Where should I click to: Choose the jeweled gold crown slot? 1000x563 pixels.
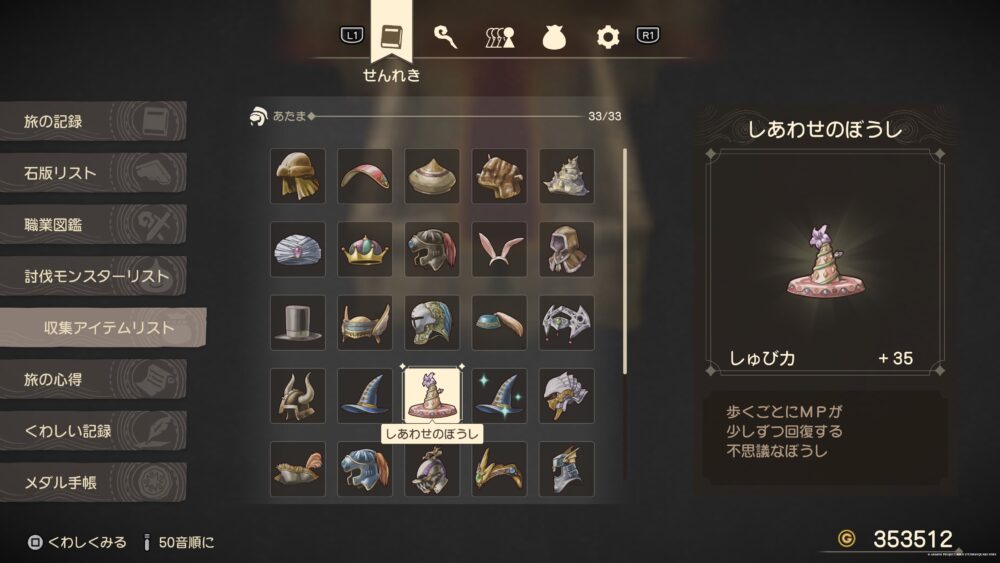pos(364,250)
